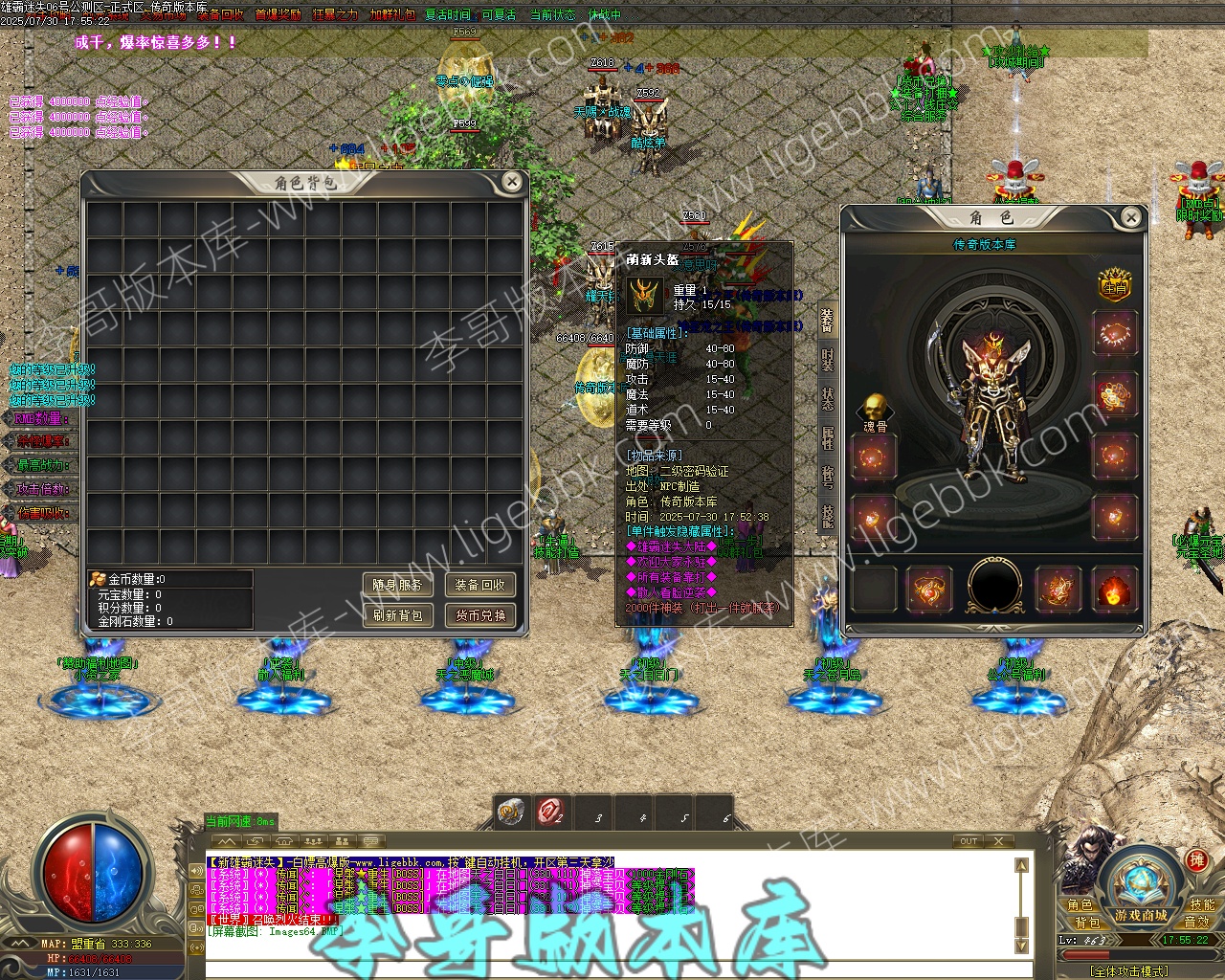This screenshot has height=980, width=1225.
Task: Open the 生肖 zodiac badge
Action: [x=1114, y=285]
